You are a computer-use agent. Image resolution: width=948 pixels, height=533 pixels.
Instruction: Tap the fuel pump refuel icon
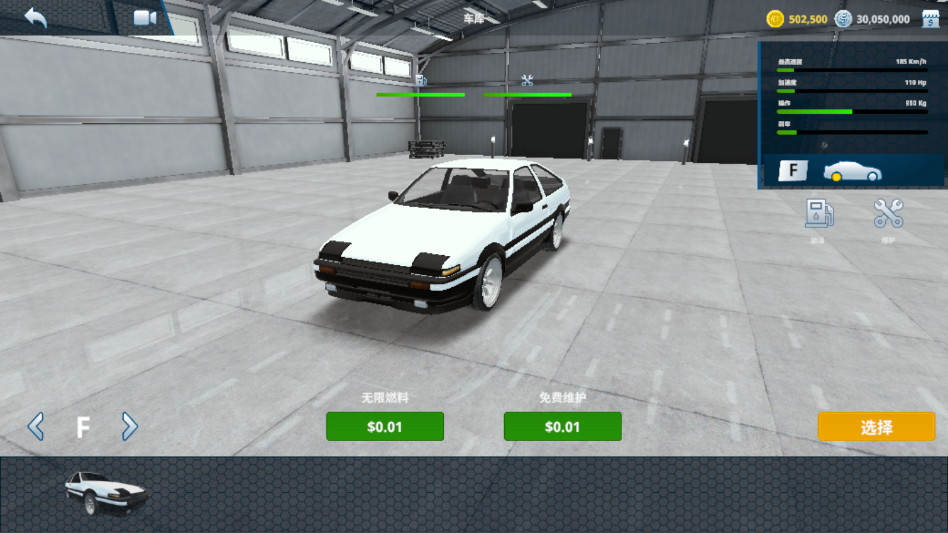point(819,213)
